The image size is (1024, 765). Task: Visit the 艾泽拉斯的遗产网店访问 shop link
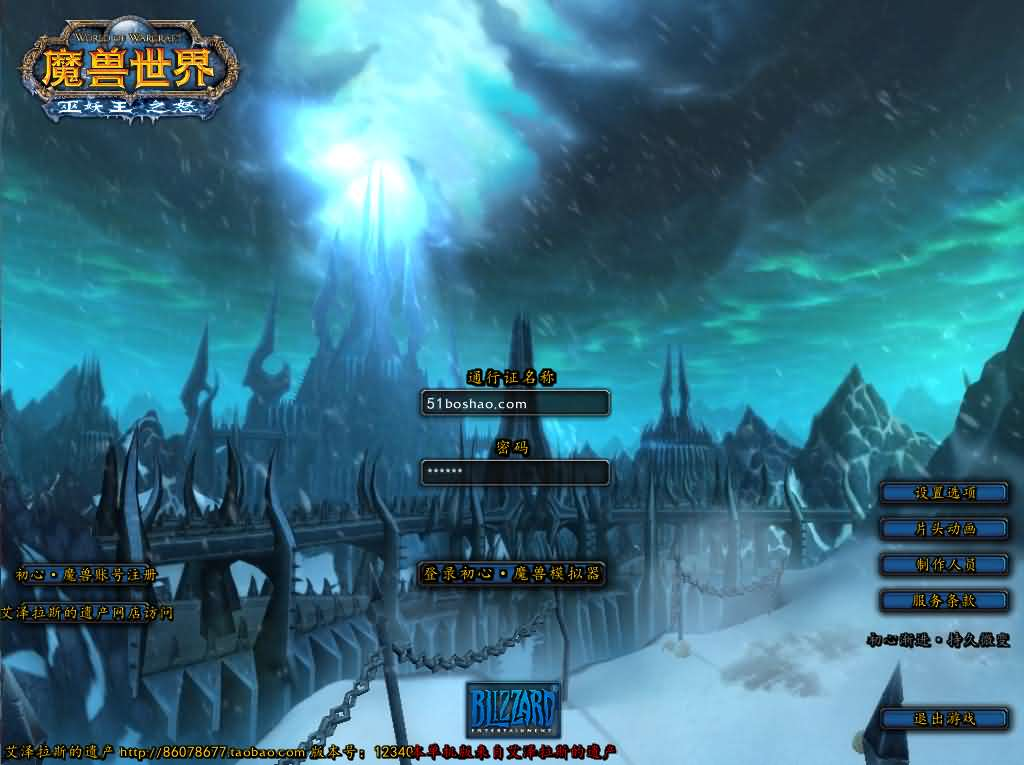click(87, 612)
